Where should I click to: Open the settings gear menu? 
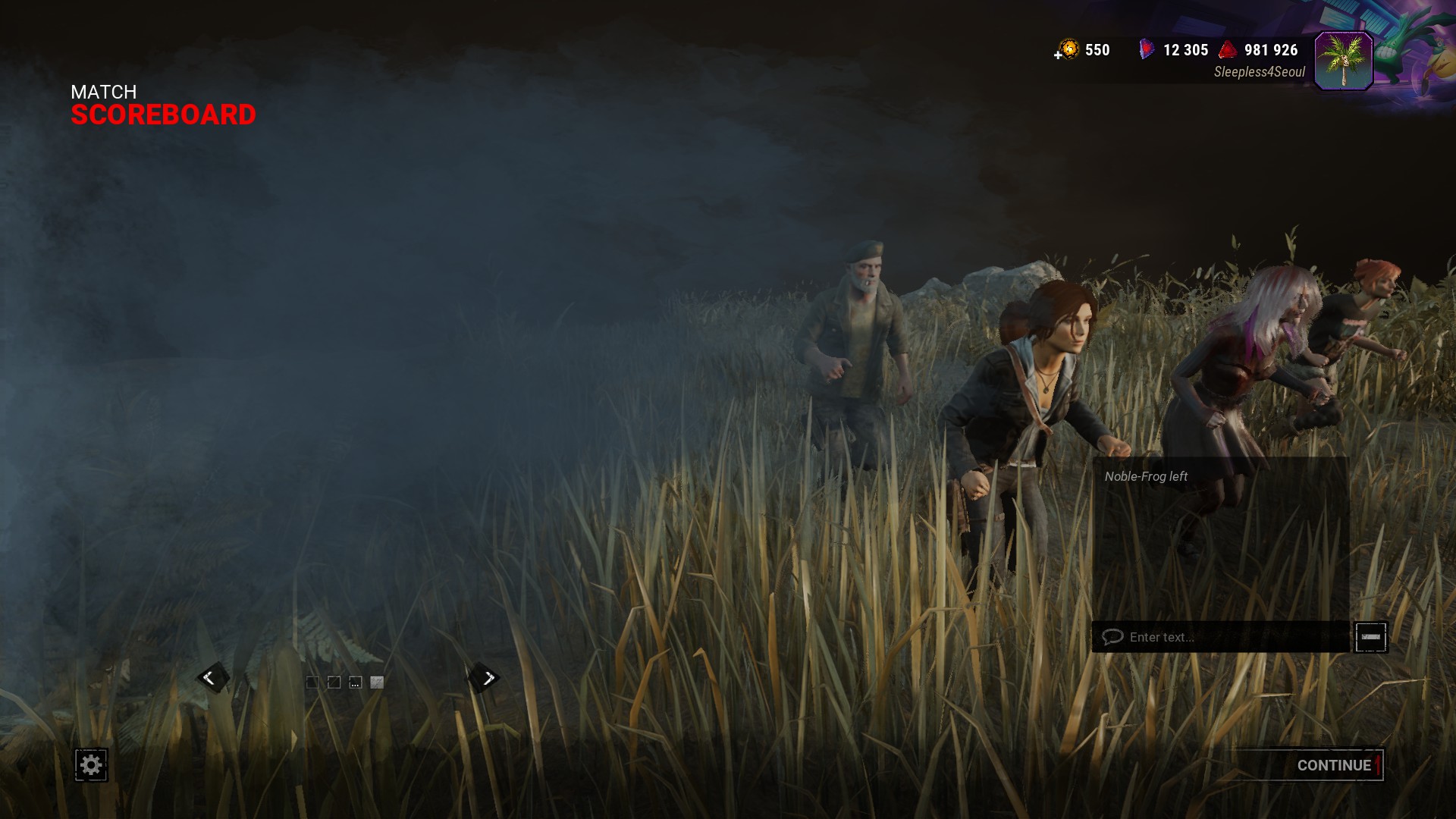[x=91, y=764]
